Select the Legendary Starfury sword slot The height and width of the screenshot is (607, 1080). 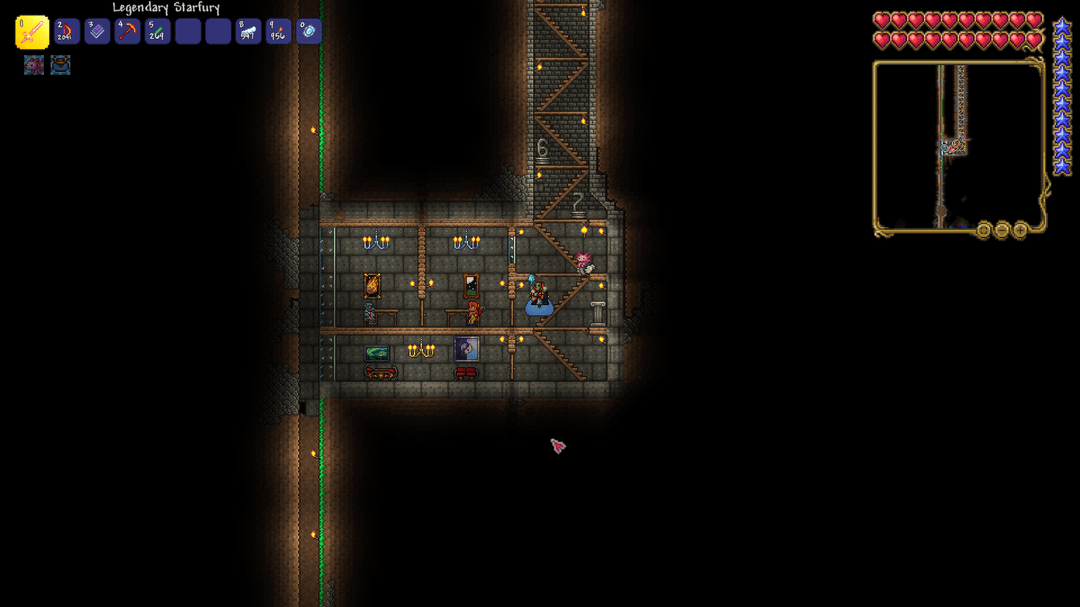(x=32, y=32)
